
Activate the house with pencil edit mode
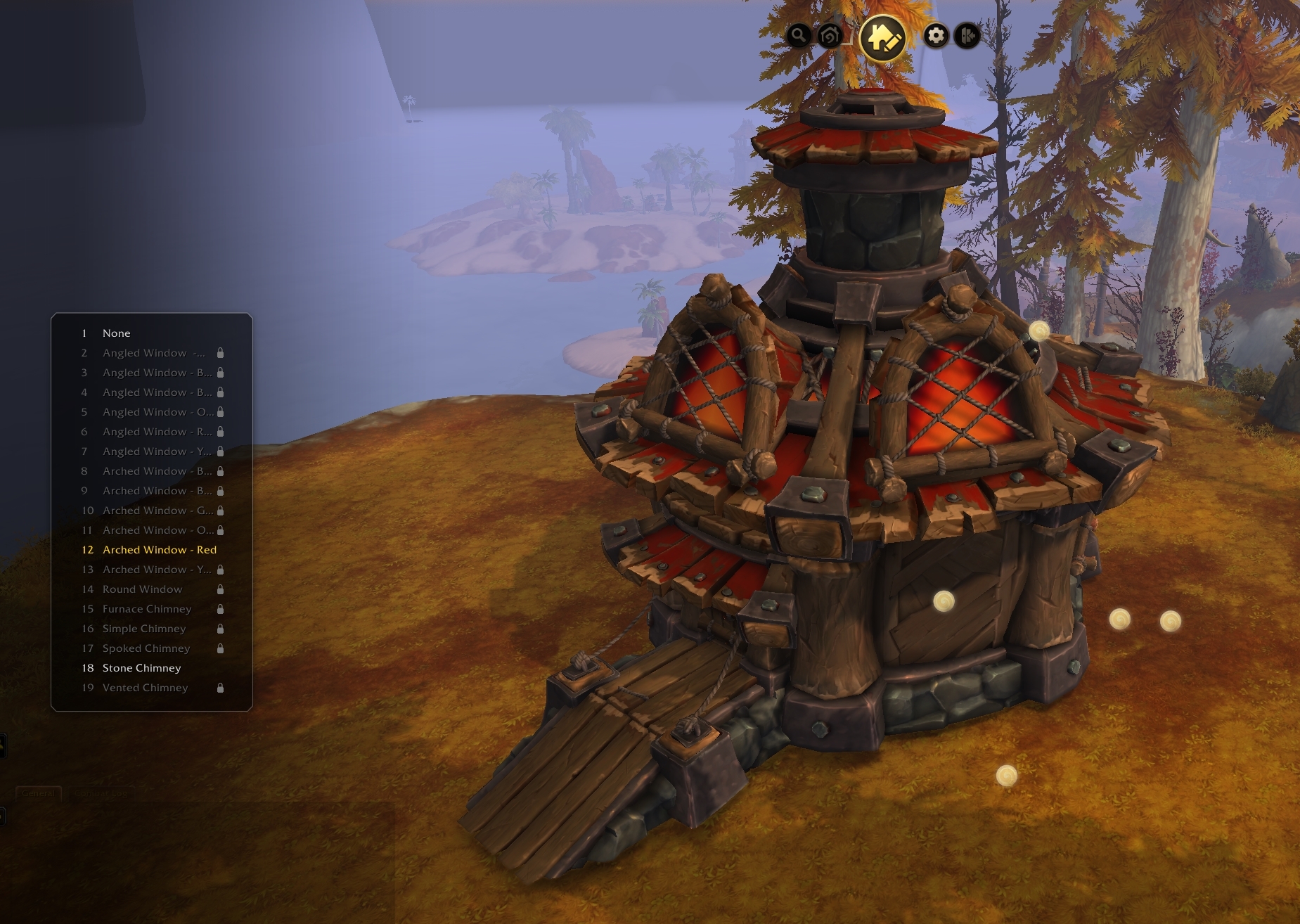click(x=882, y=37)
